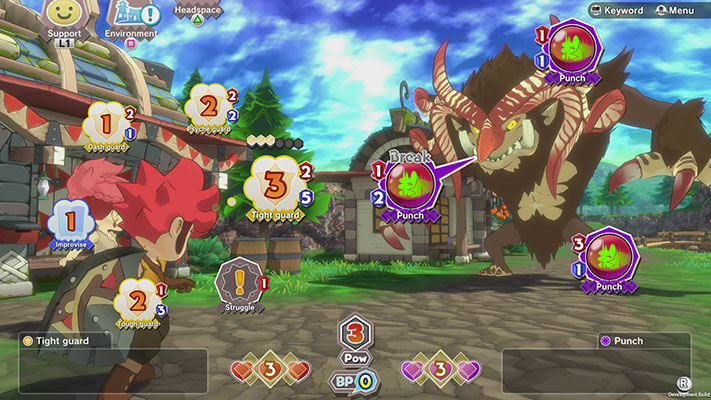Open the Menu
This screenshot has width=711, height=400.
coord(675,10)
